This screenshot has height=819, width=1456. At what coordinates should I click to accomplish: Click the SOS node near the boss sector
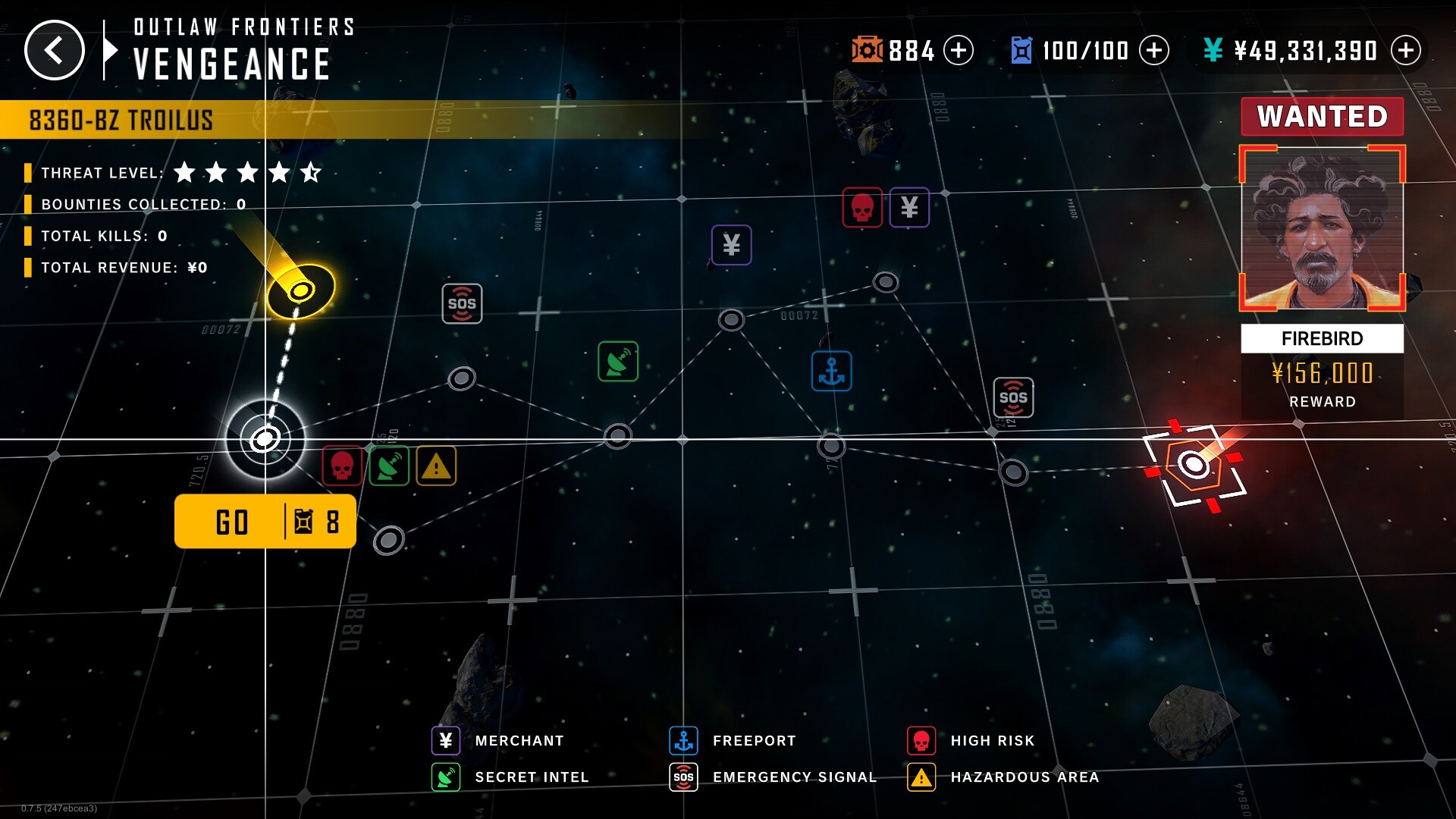tap(1014, 397)
